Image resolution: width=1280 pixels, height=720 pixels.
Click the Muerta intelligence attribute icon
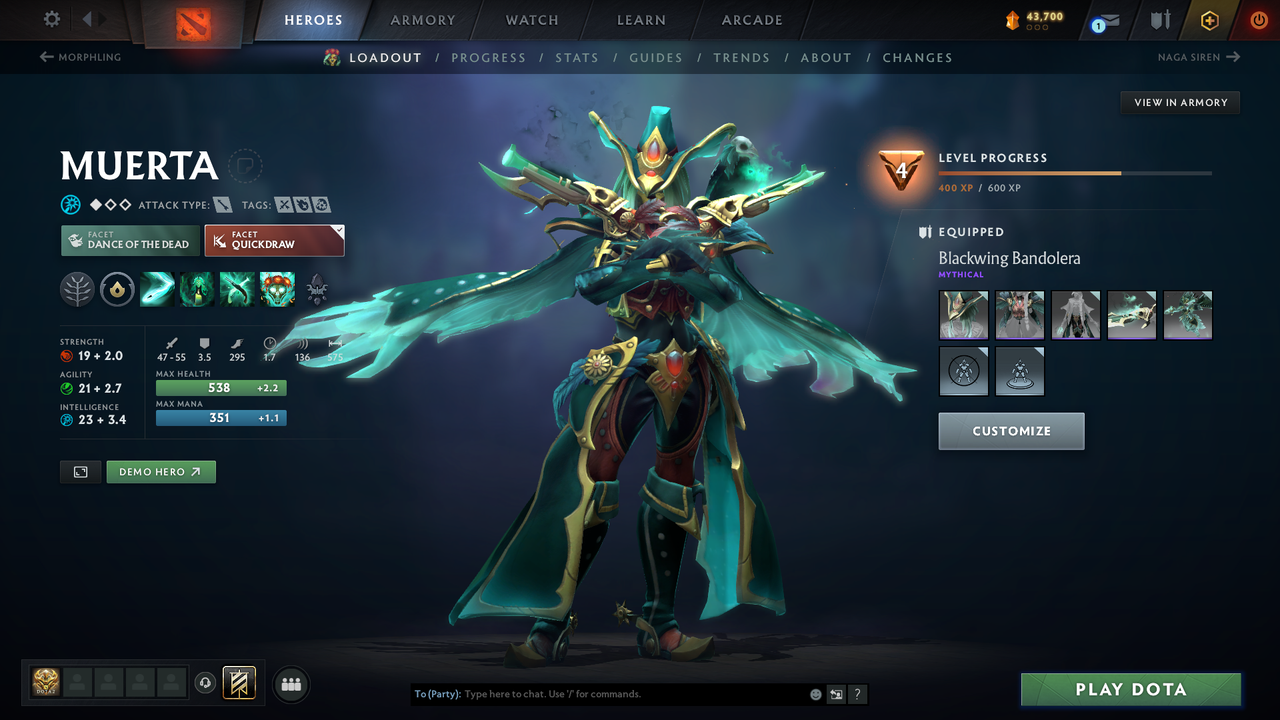click(66, 420)
